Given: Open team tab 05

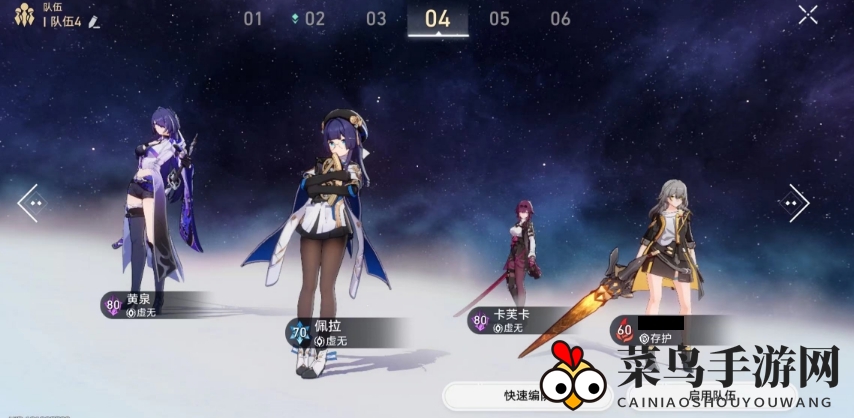Looking at the screenshot, I should click(499, 19).
